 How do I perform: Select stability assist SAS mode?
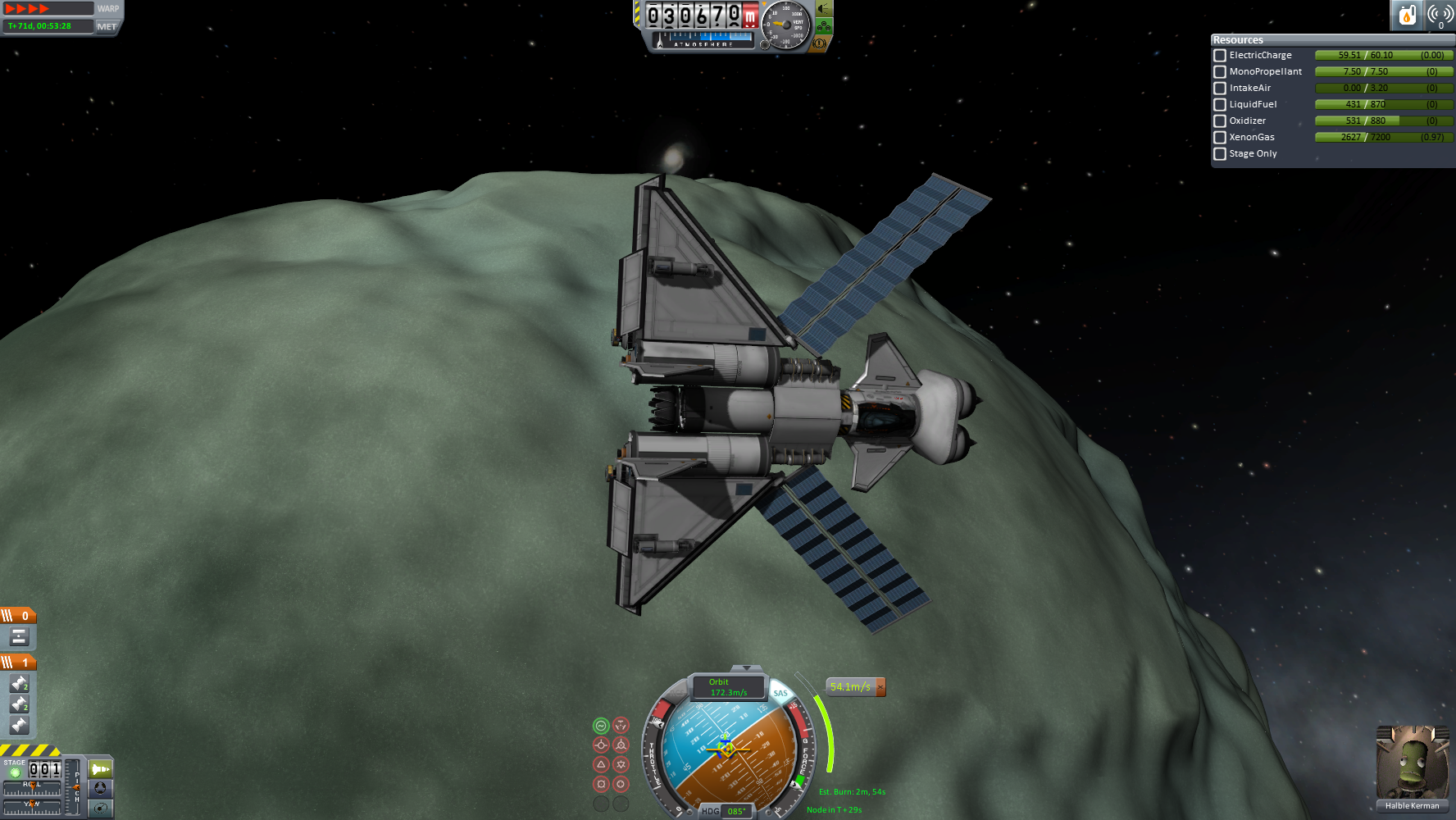click(601, 726)
